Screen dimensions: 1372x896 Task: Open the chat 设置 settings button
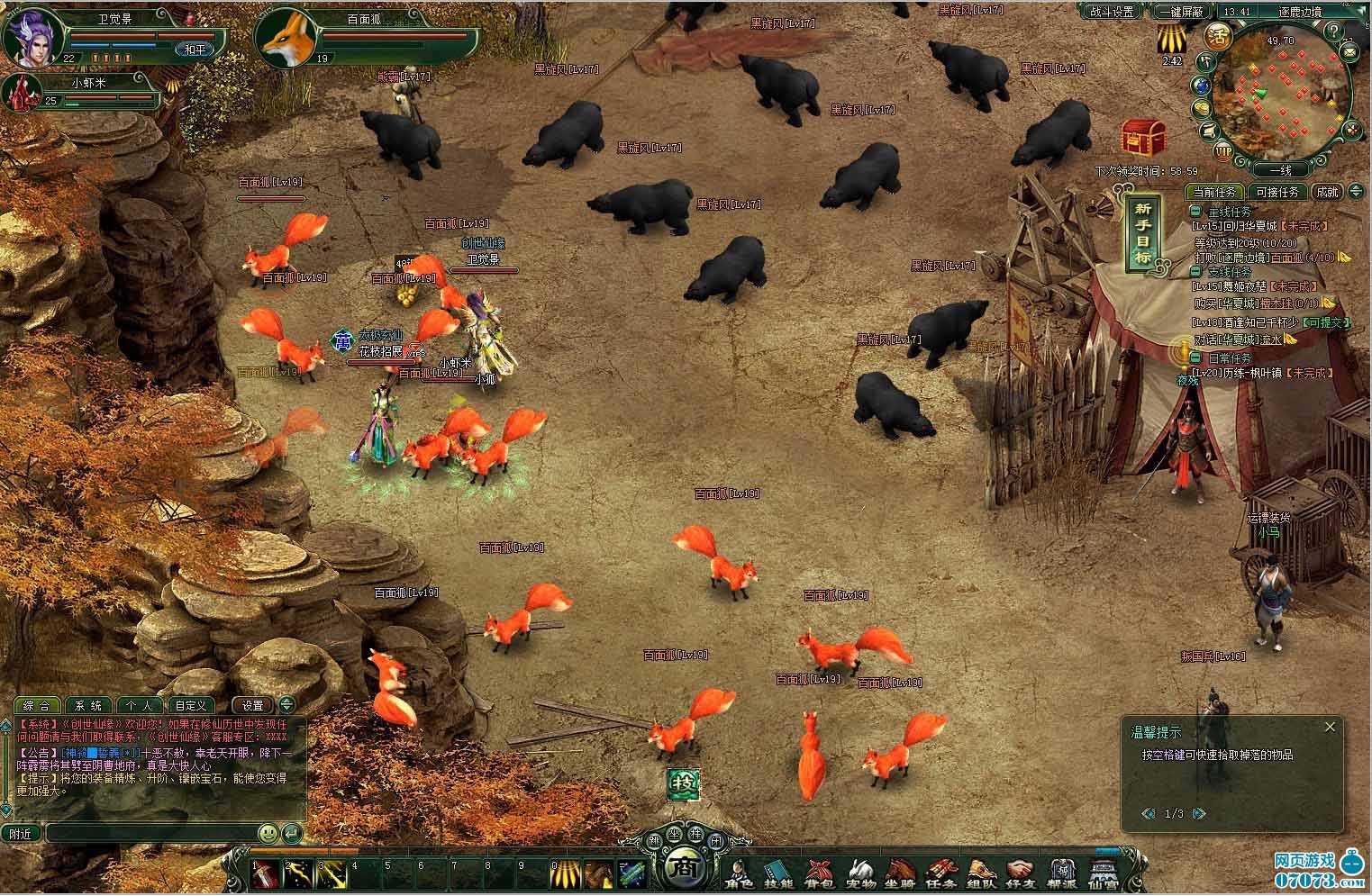tap(252, 706)
